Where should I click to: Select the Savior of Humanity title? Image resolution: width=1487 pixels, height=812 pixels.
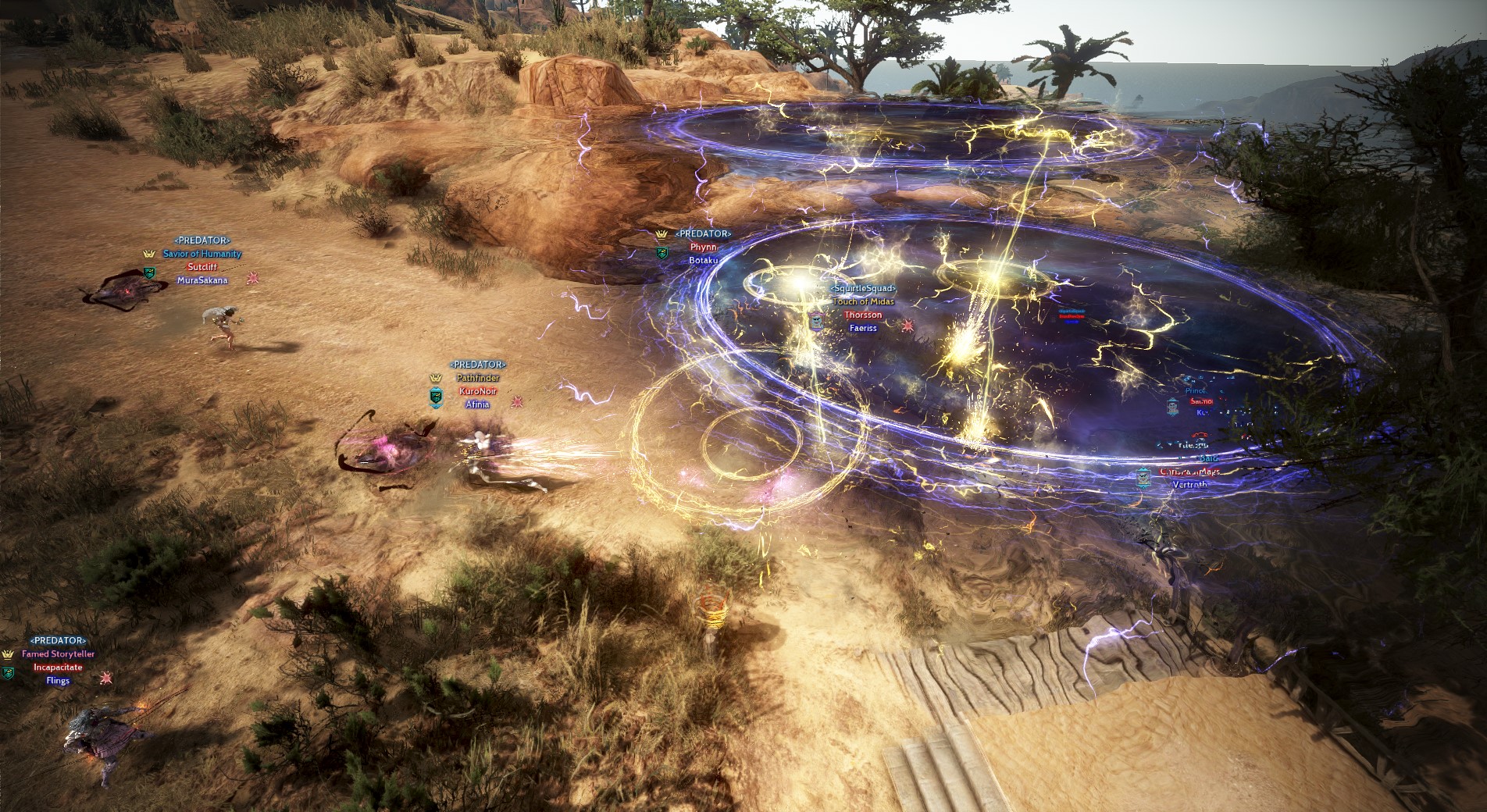(203, 254)
